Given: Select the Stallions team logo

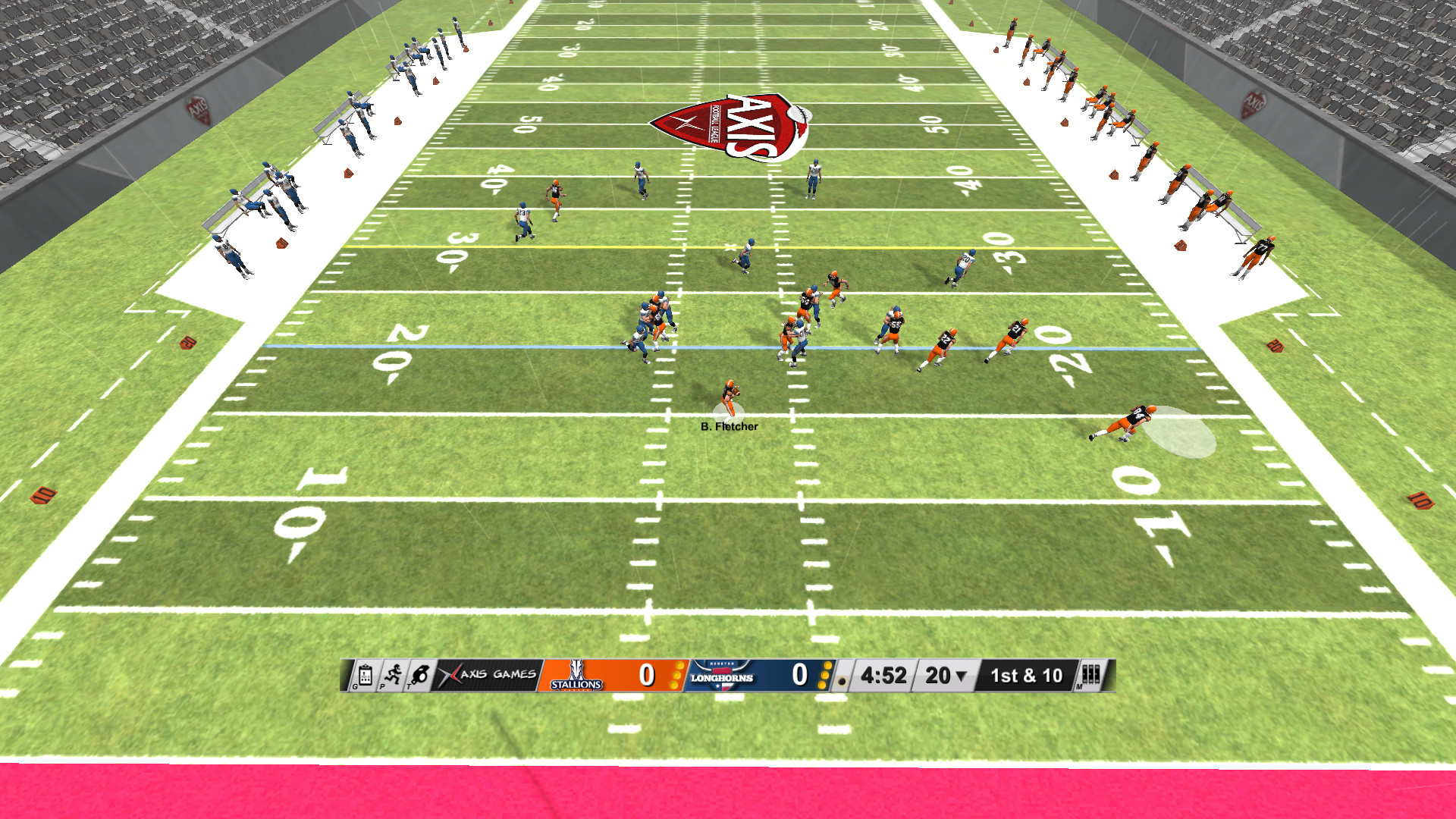Looking at the screenshot, I should [577, 675].
